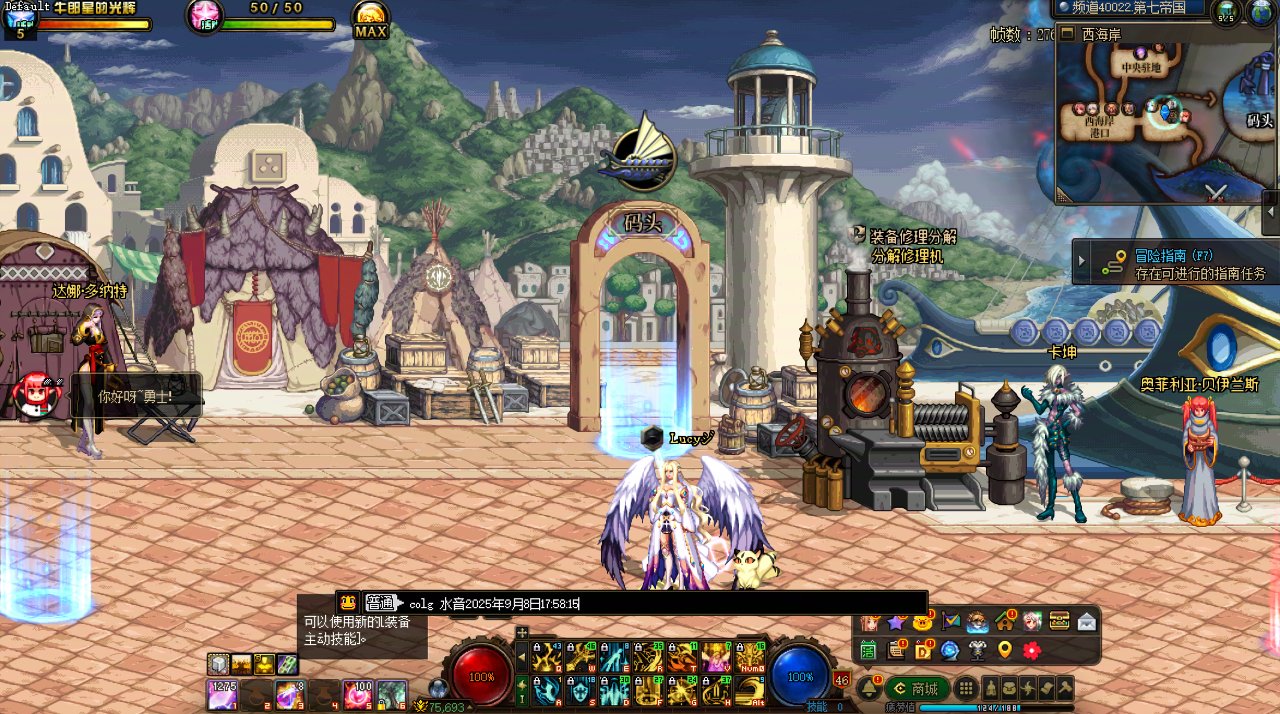Open the yellow map pin icon
This screenshot has height=714, width=1280.
coord(1005,650)
